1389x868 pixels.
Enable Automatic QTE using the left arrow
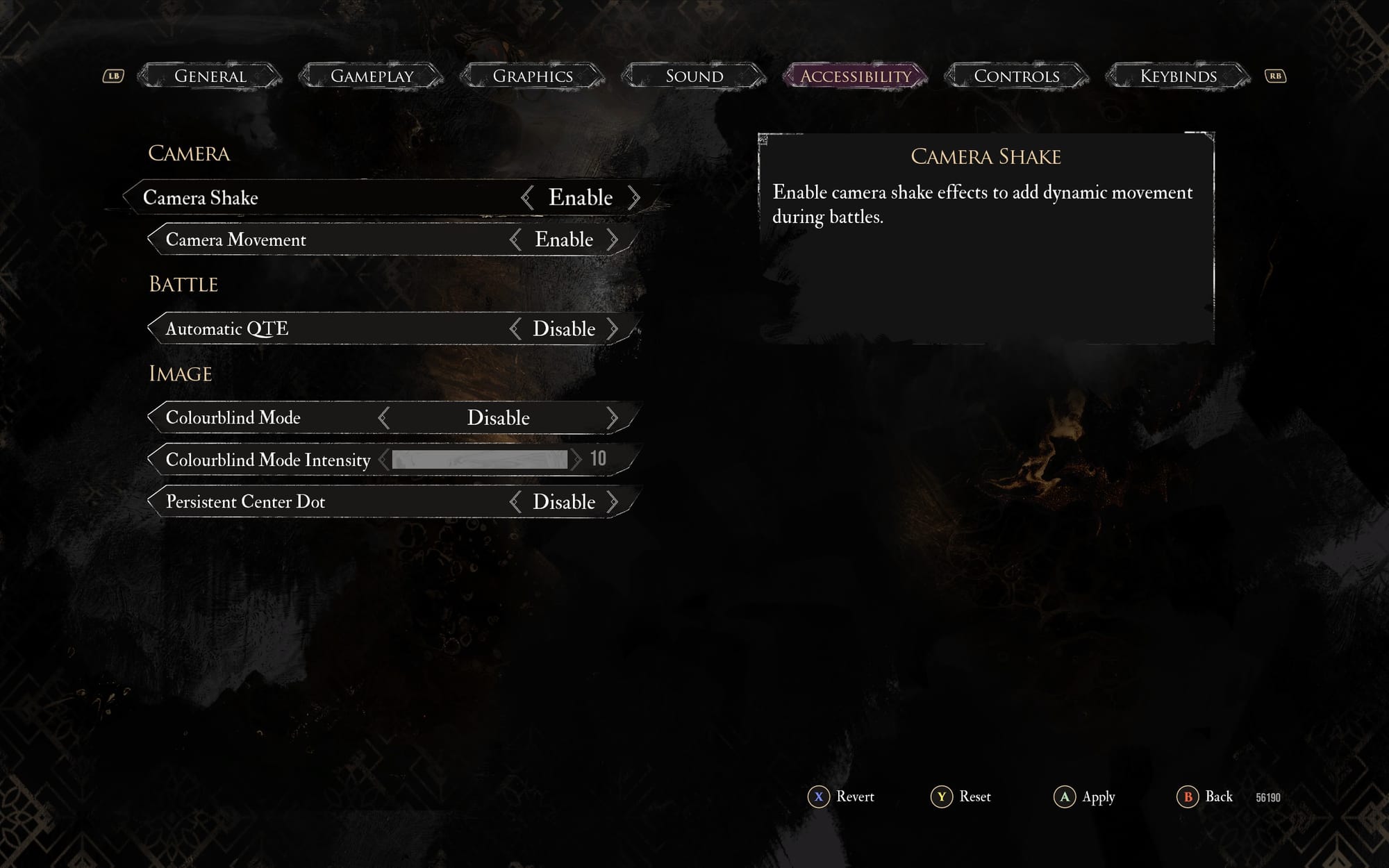click(515, 328)
